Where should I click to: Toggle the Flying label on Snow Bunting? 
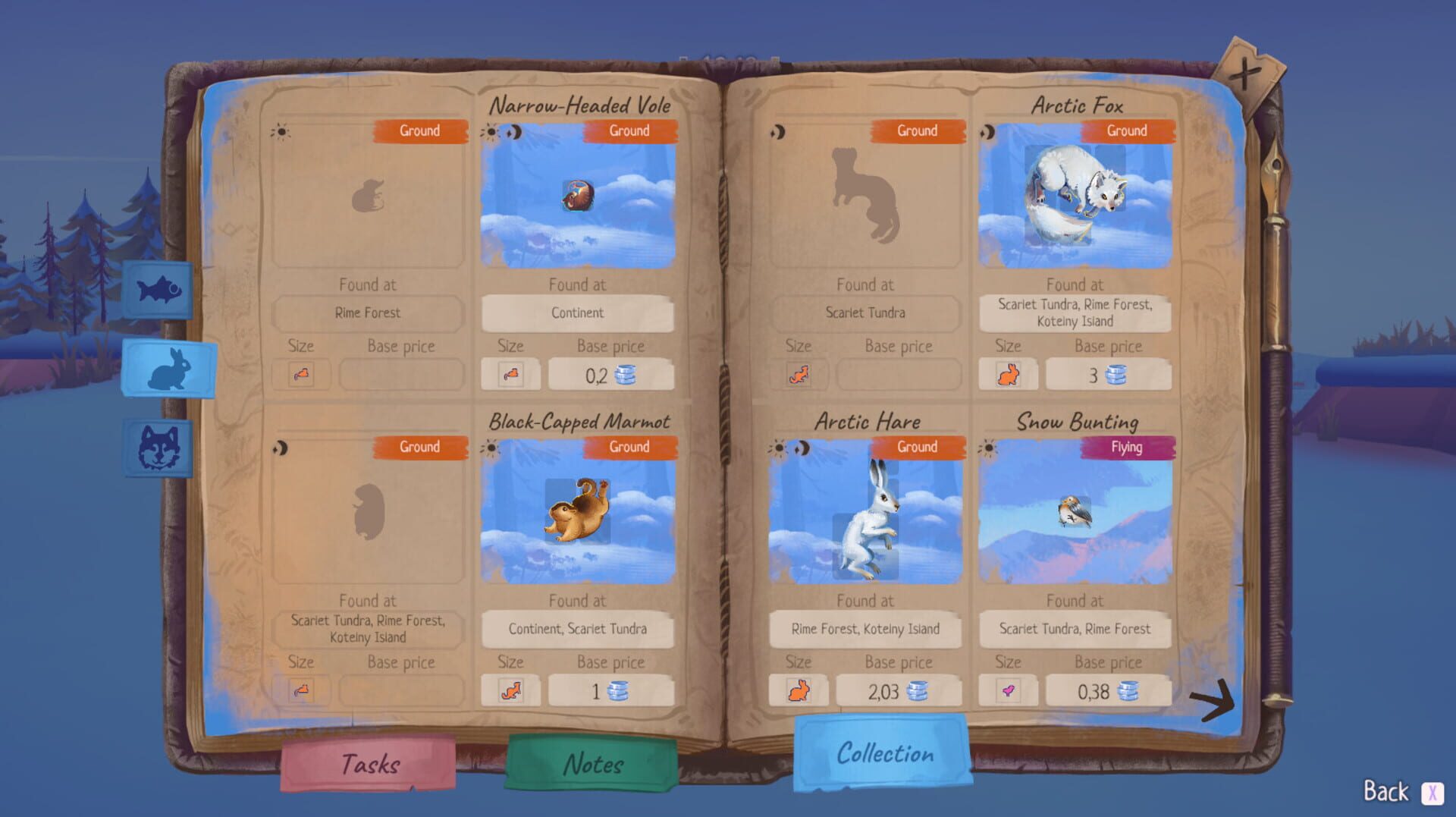point(1129,448)
